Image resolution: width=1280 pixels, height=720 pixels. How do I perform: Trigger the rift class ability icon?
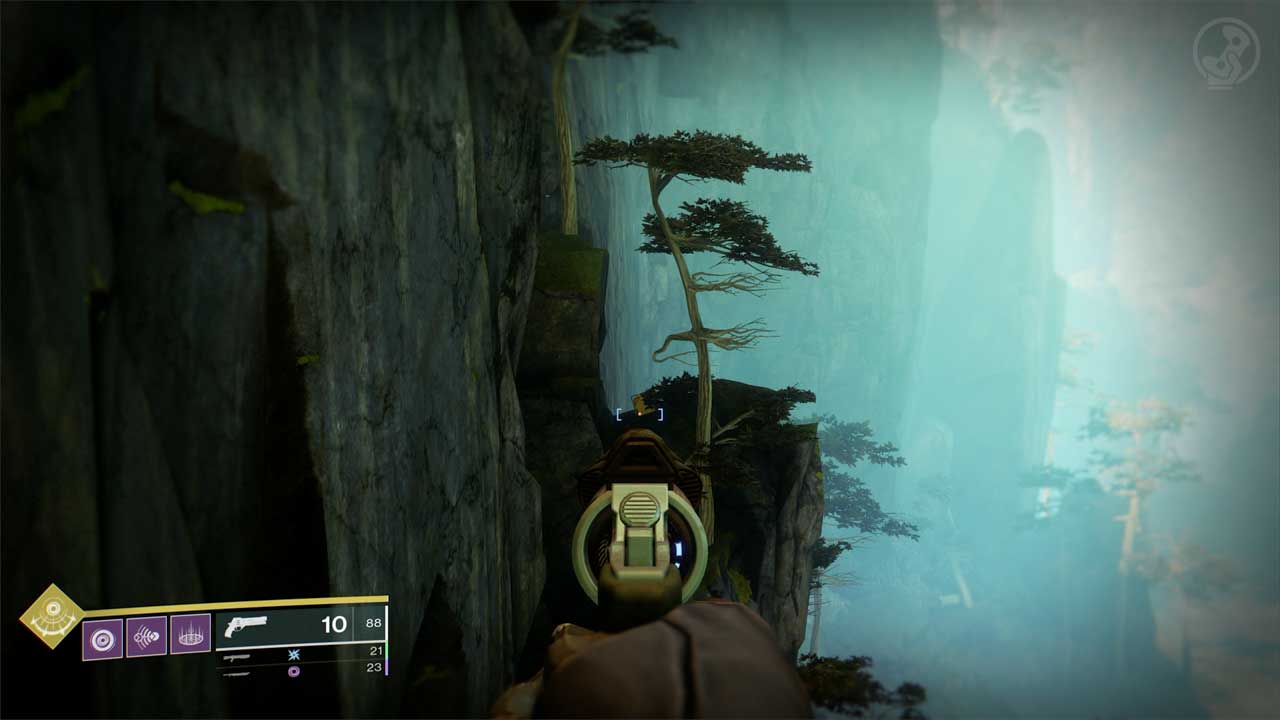190,634
